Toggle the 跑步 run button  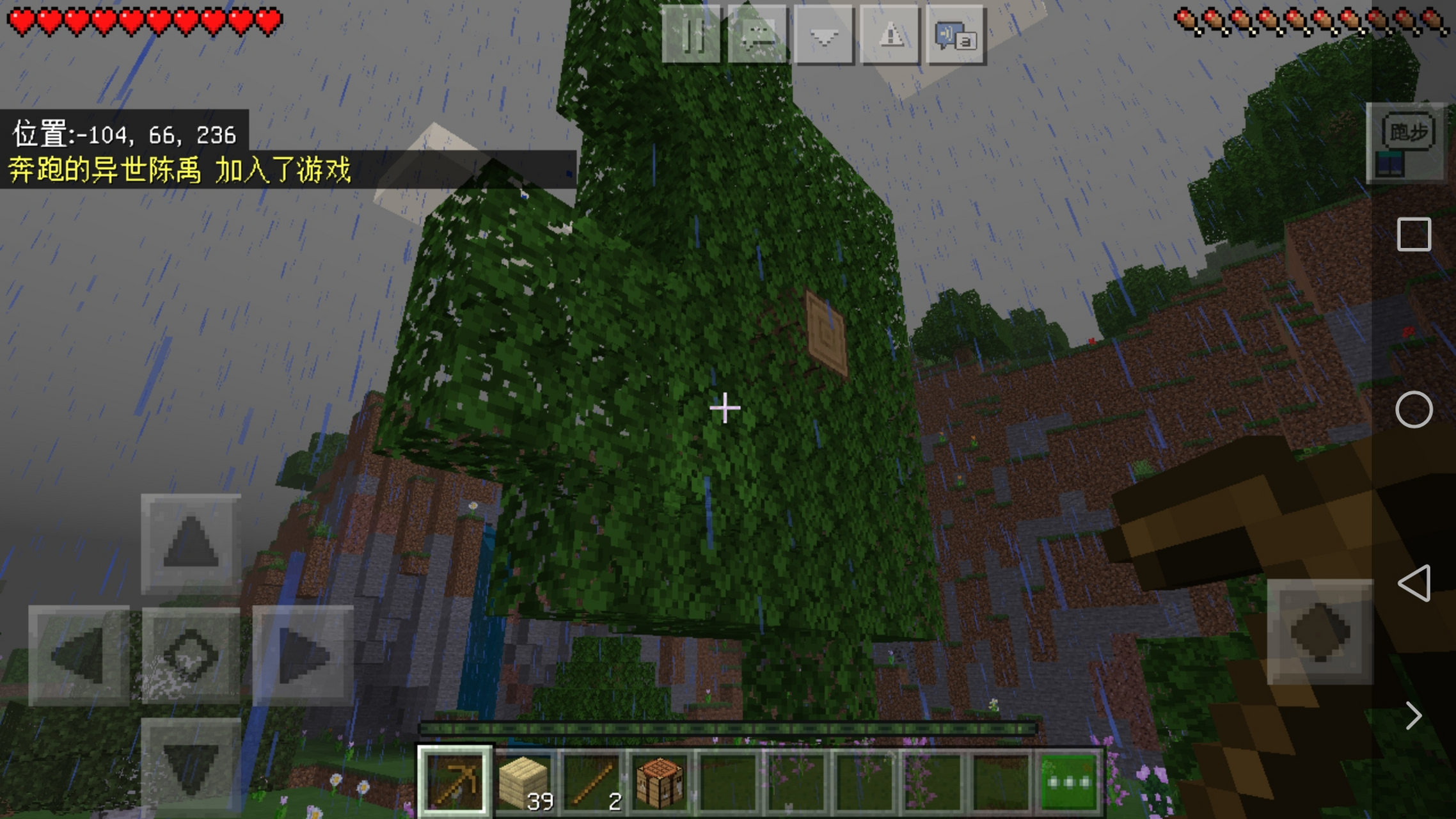pos(1407,132)
